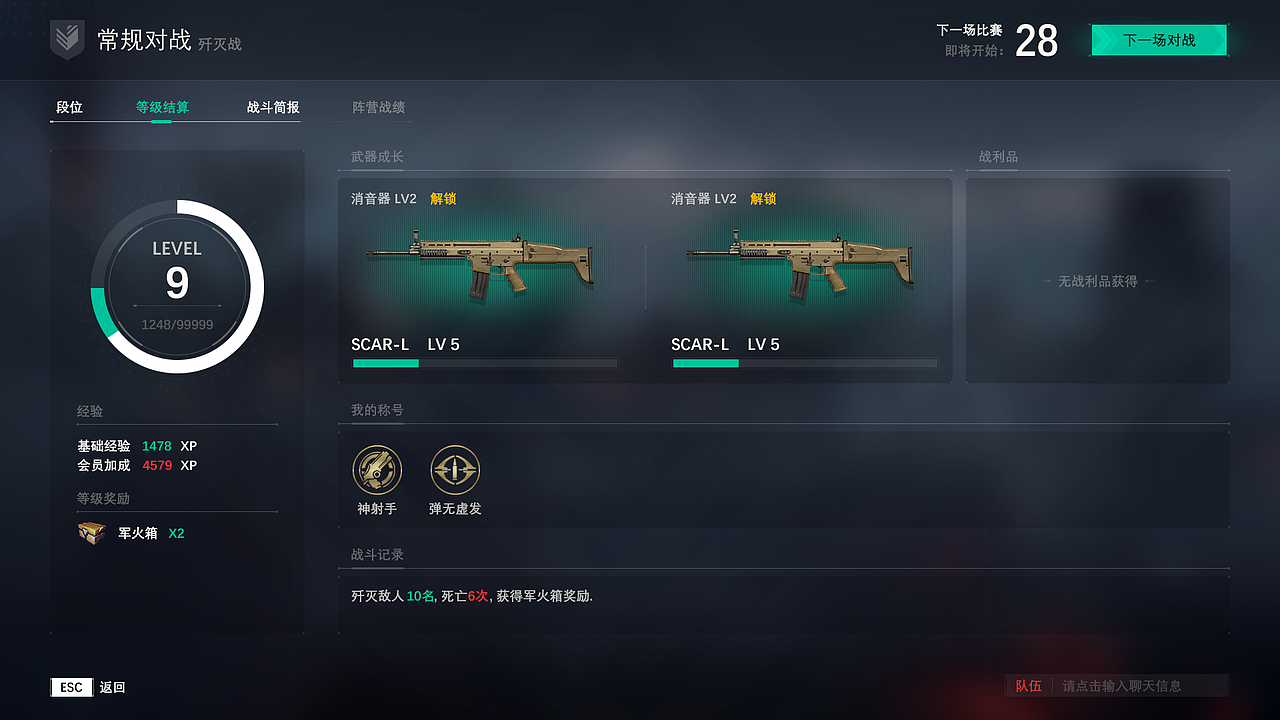Screen dimensions: 1280x720
Task: Click the left 解锁 unlock label
Action: pyautogui.click(x=441, y=198)
